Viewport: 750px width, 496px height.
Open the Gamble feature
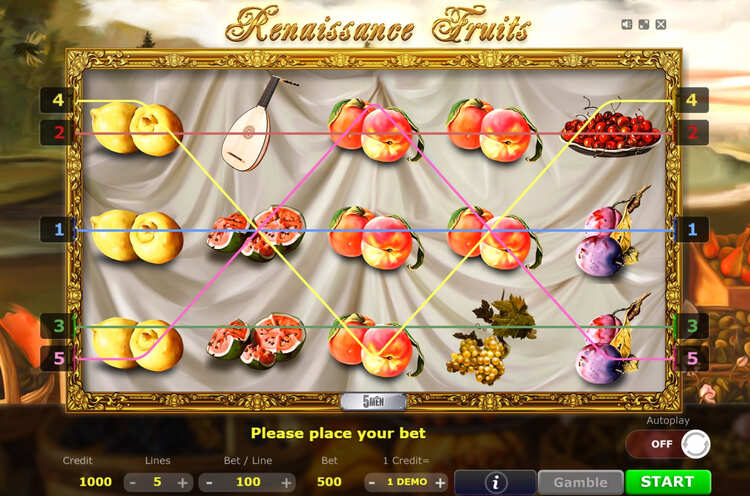tap(581, 481)
